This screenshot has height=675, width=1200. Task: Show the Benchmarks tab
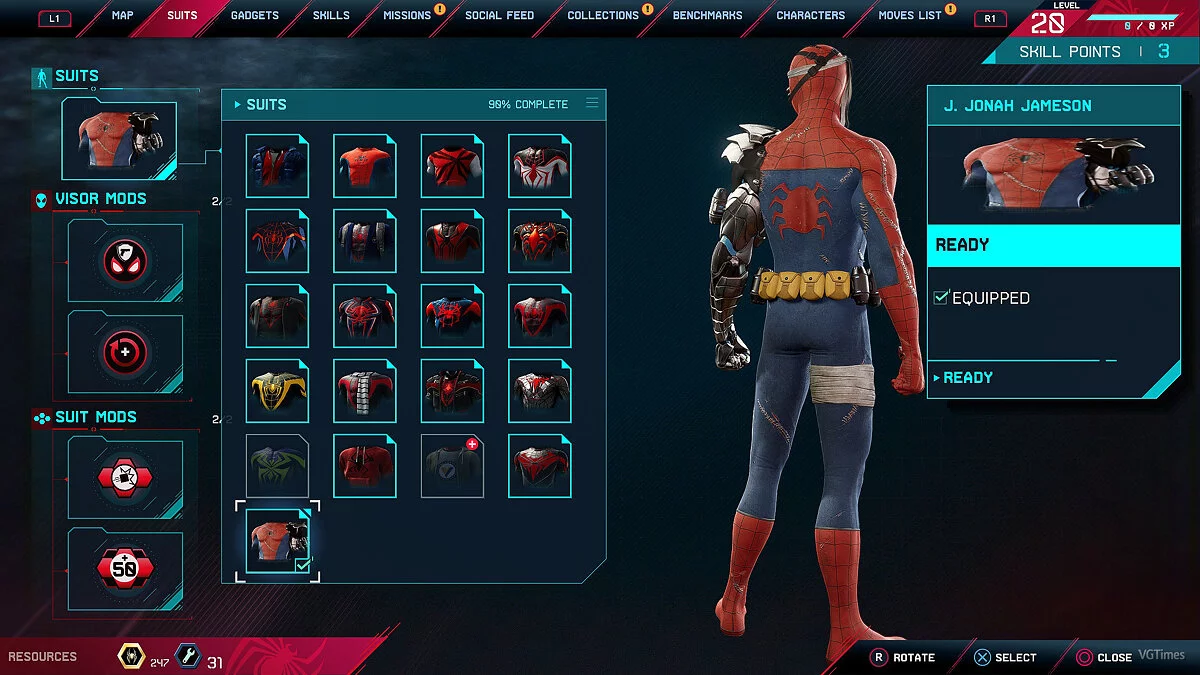(x=707, y=15)
